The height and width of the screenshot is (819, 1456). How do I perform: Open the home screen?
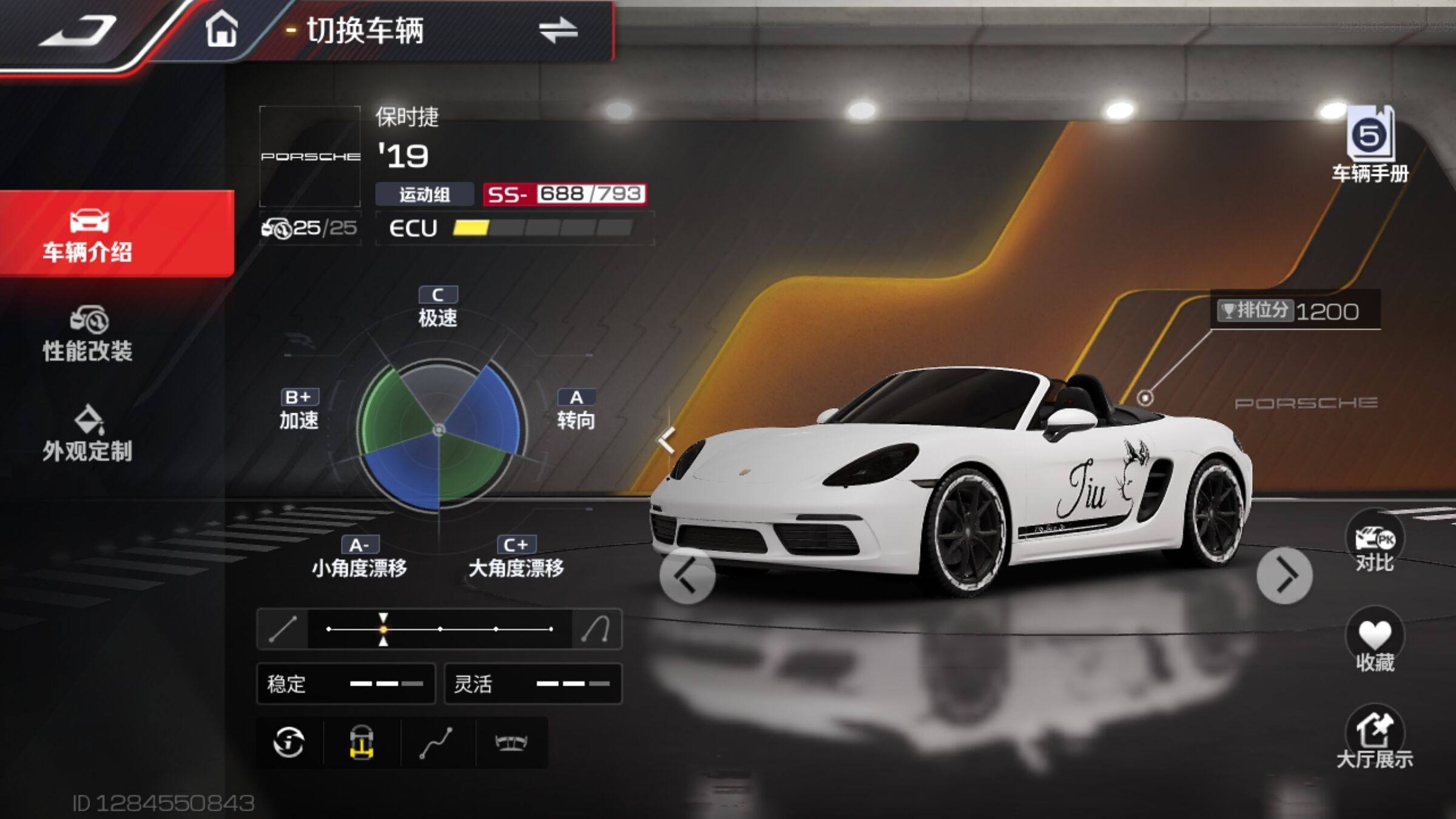pyautogui.click(x=221, y=30)
